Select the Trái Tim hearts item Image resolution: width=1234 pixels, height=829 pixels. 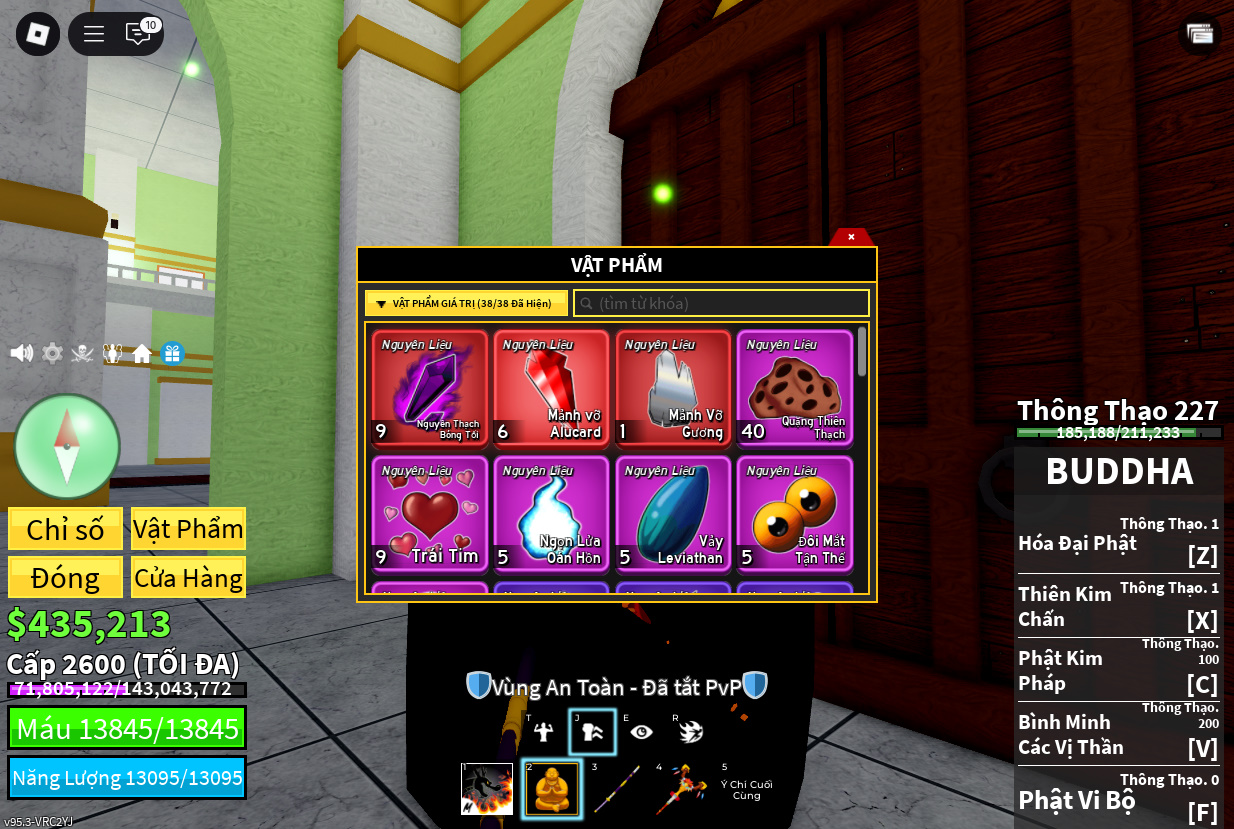[x=430, y=513]
